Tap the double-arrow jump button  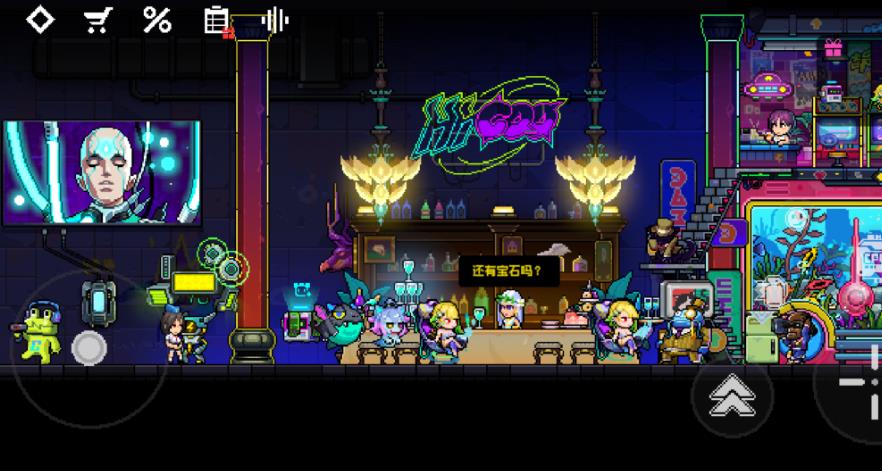point(732,398)
